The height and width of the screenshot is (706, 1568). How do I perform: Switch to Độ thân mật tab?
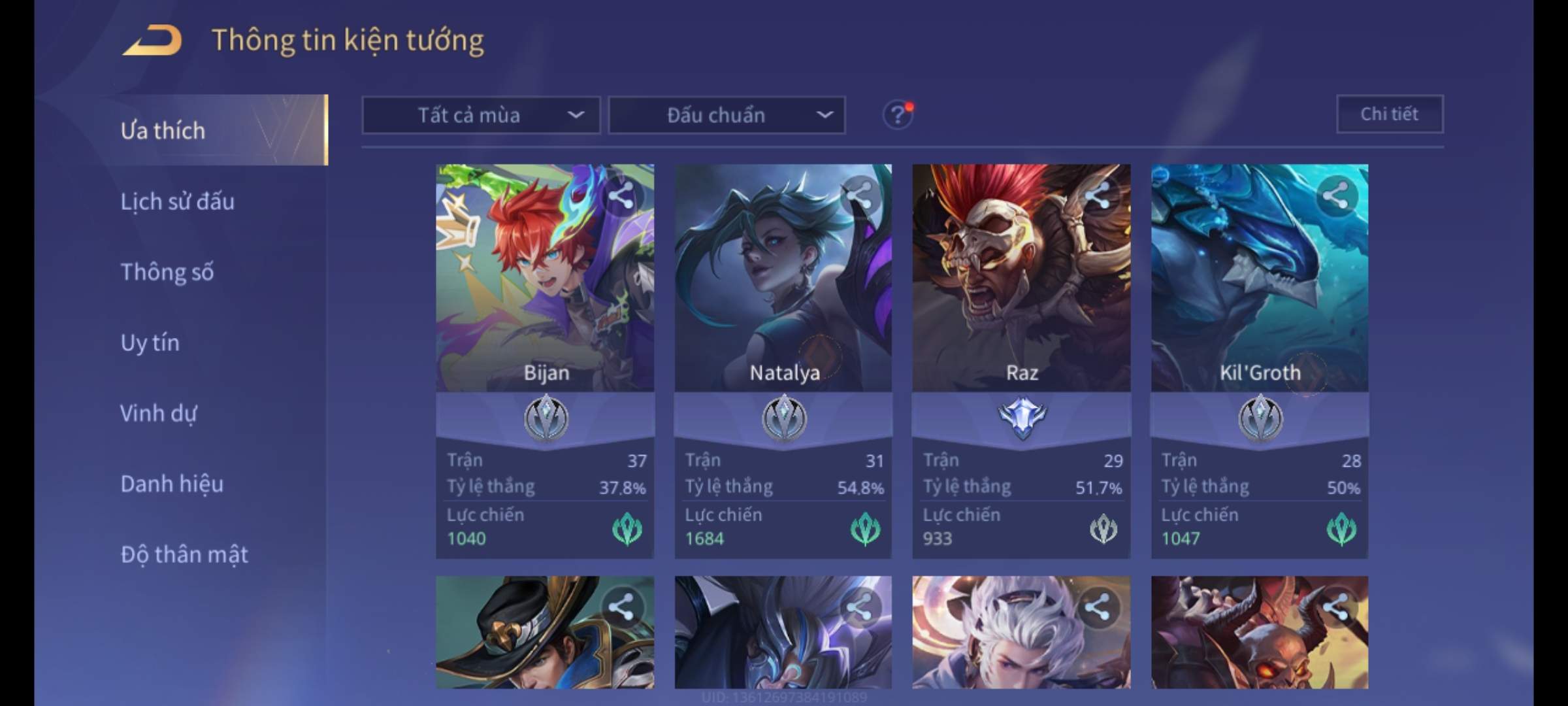pos(184,554)
